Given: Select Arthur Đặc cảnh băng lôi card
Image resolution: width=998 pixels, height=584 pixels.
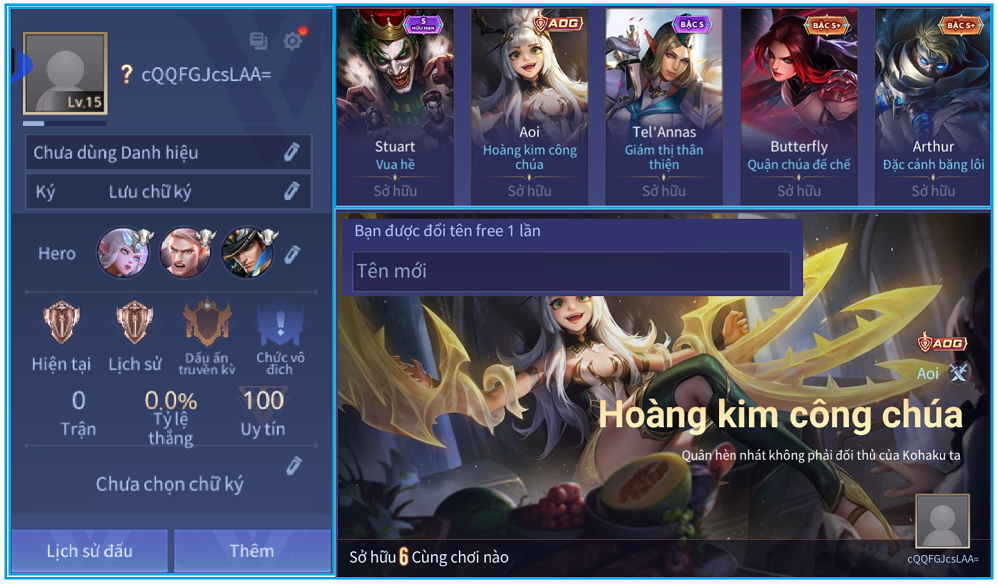Looking at the screenshot, I should click(x=932, y=105).
